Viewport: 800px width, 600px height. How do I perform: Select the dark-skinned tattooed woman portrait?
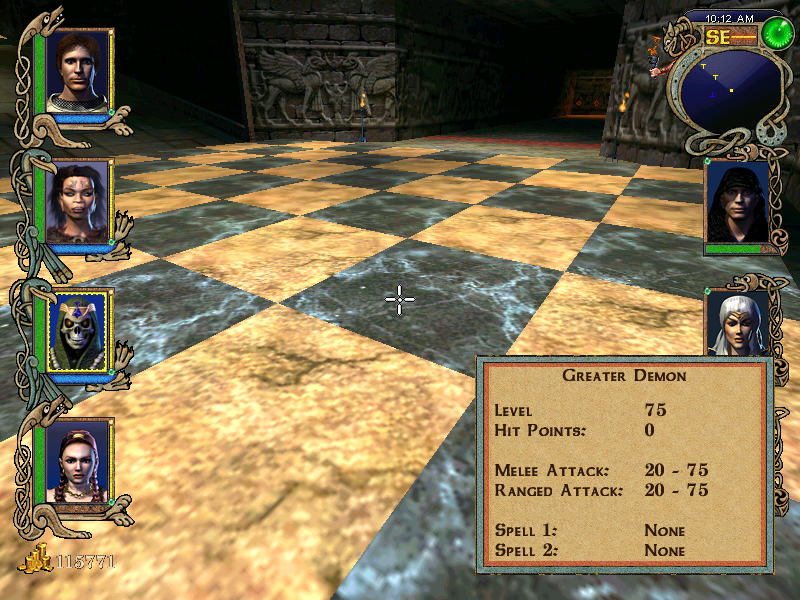pyautogui.click(x=79, y=201)
